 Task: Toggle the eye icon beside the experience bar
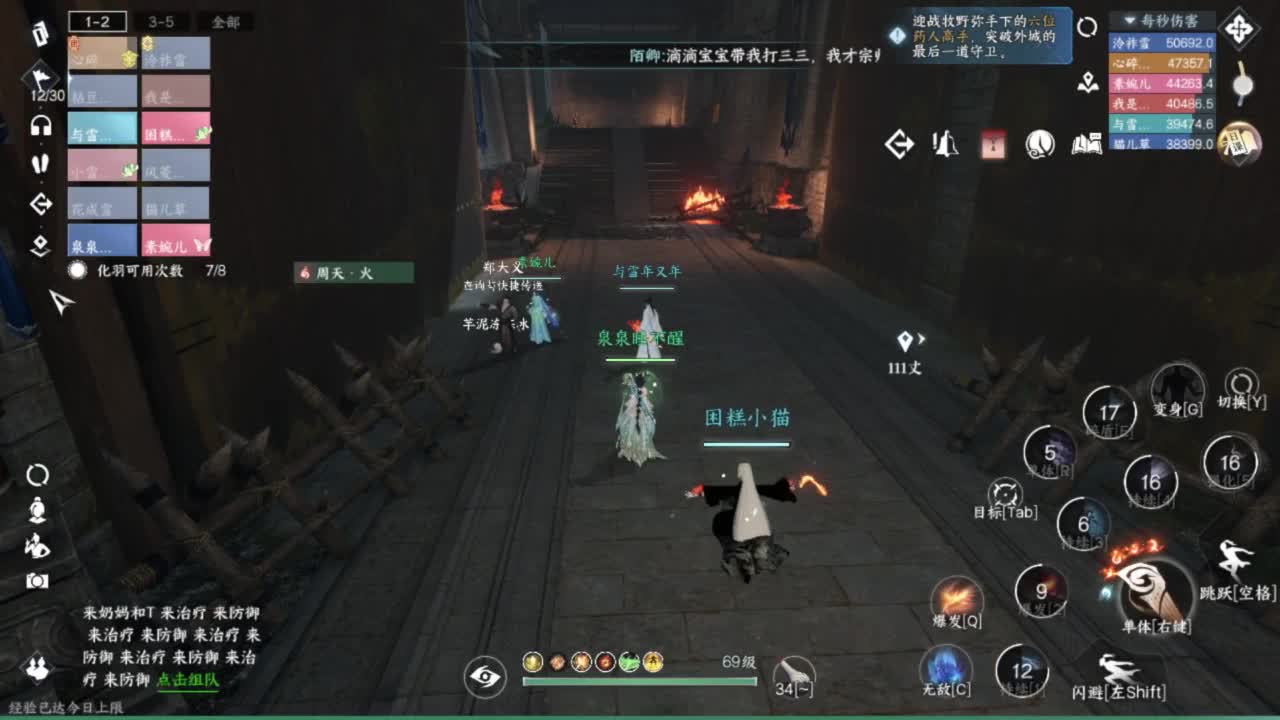[483, 677]
